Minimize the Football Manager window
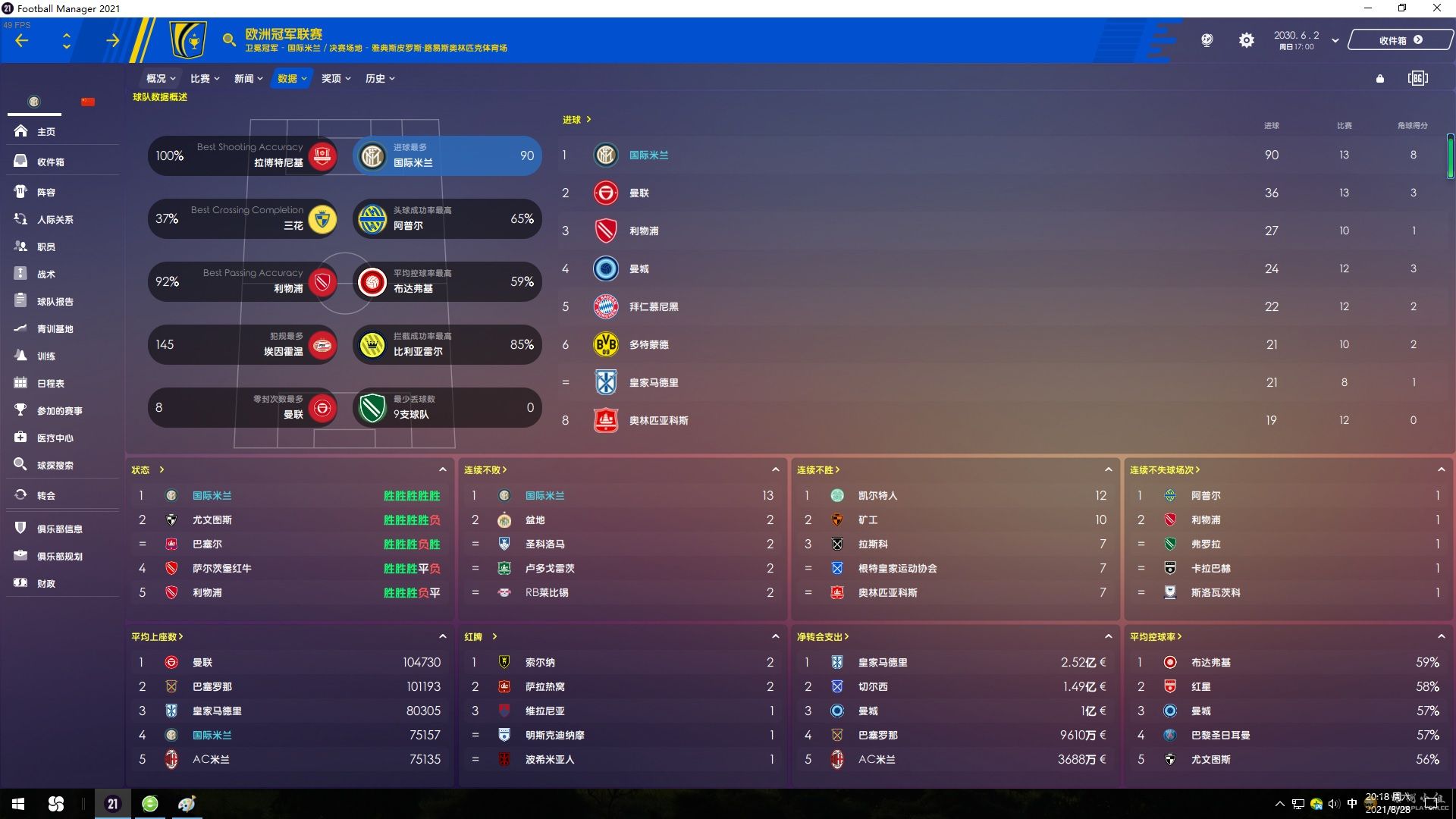This screenshot has height=819, width=1456. coord(1368,8)
